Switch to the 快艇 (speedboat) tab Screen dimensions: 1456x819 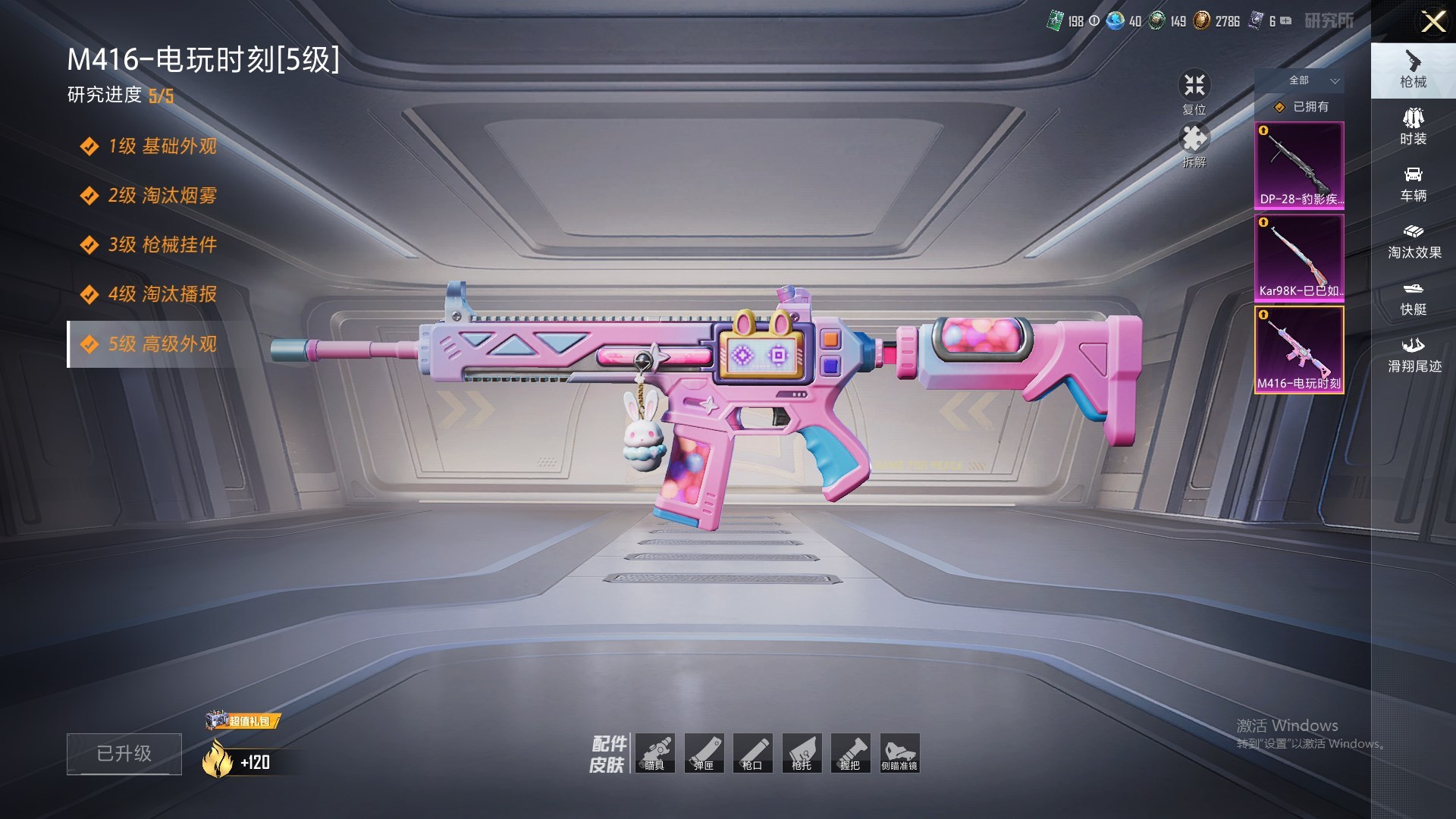pos(1413,298)
